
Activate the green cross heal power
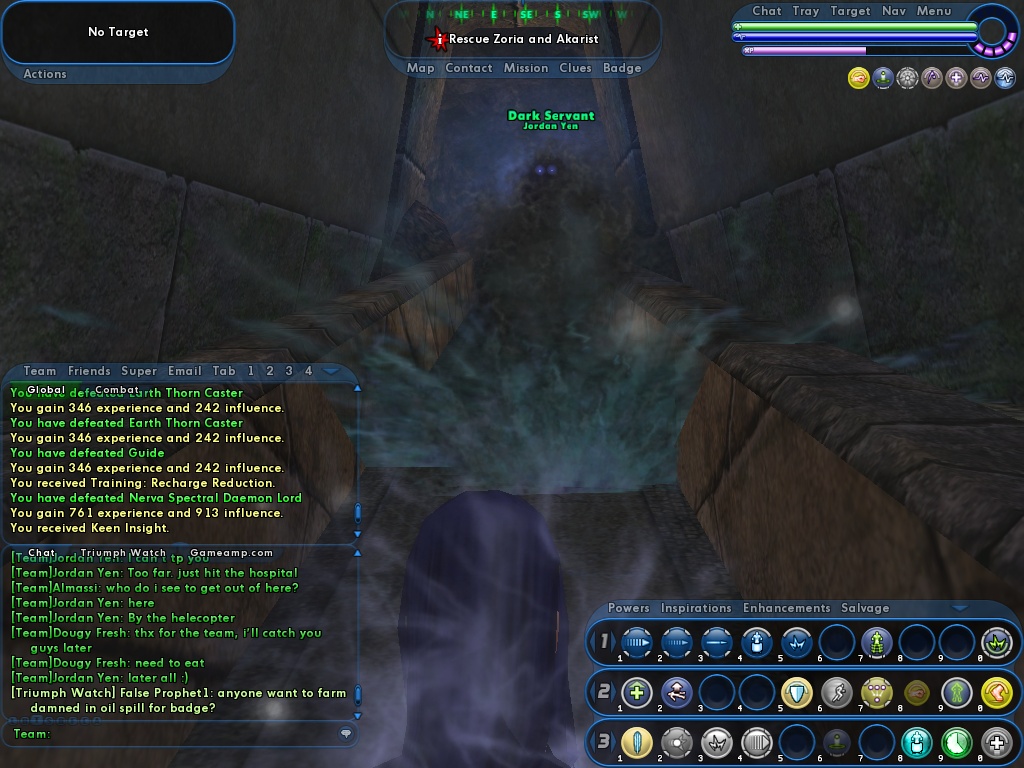[x=637, y=692]
